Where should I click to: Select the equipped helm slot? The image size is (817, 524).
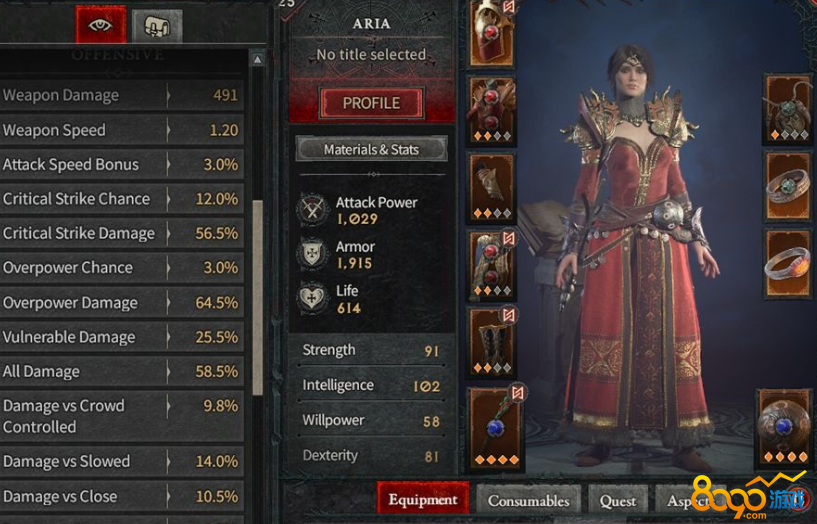pyautogui.click(x=491, y=30)
